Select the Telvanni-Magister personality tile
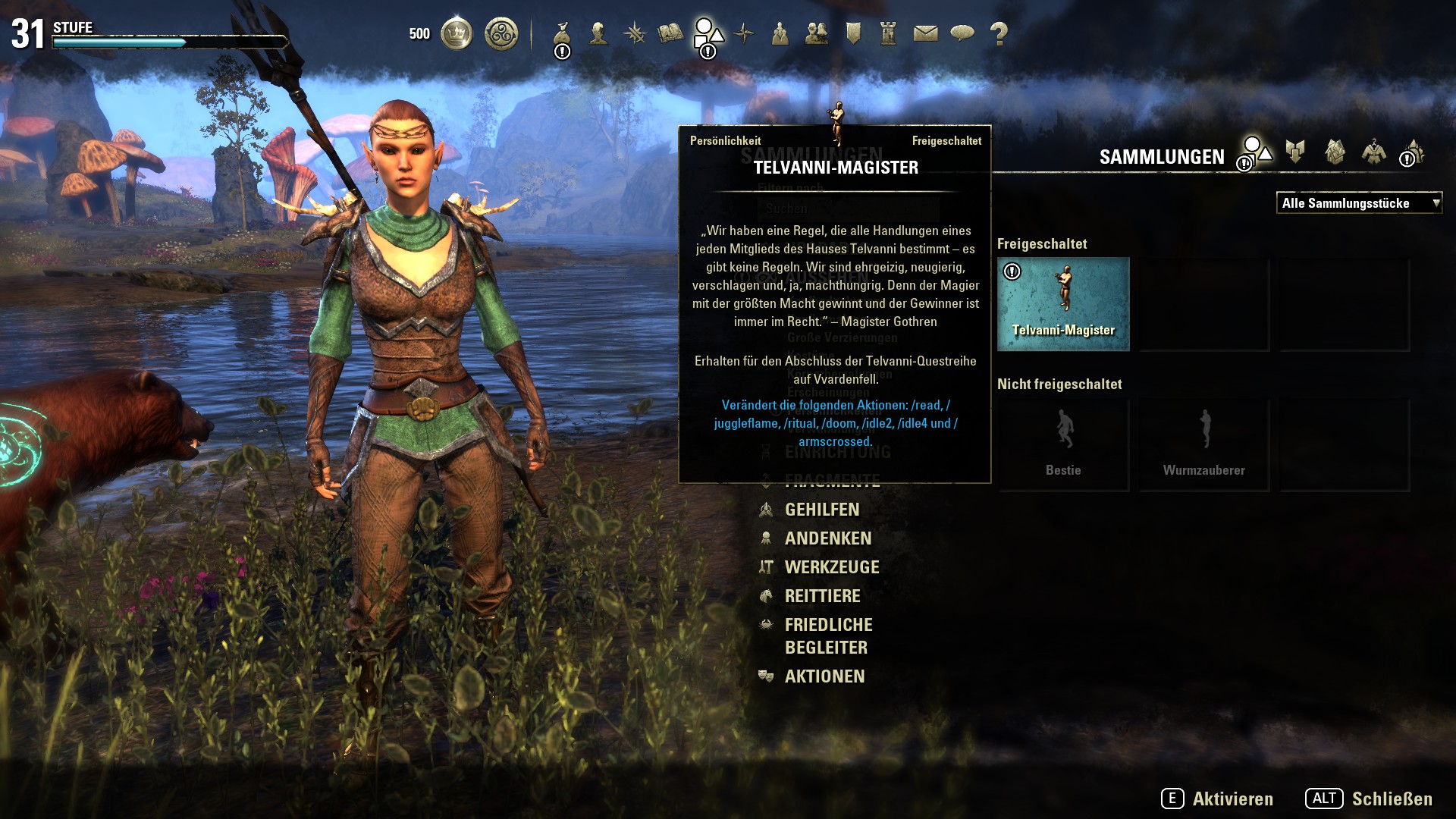This screenshot has height=819, width=1456. point(1062,304)
